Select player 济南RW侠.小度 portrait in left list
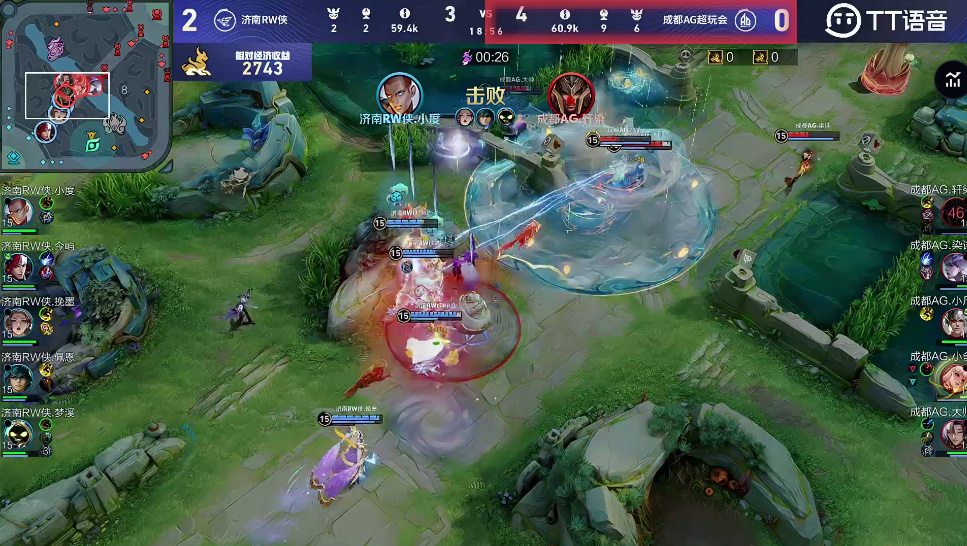 pos(21,211)
